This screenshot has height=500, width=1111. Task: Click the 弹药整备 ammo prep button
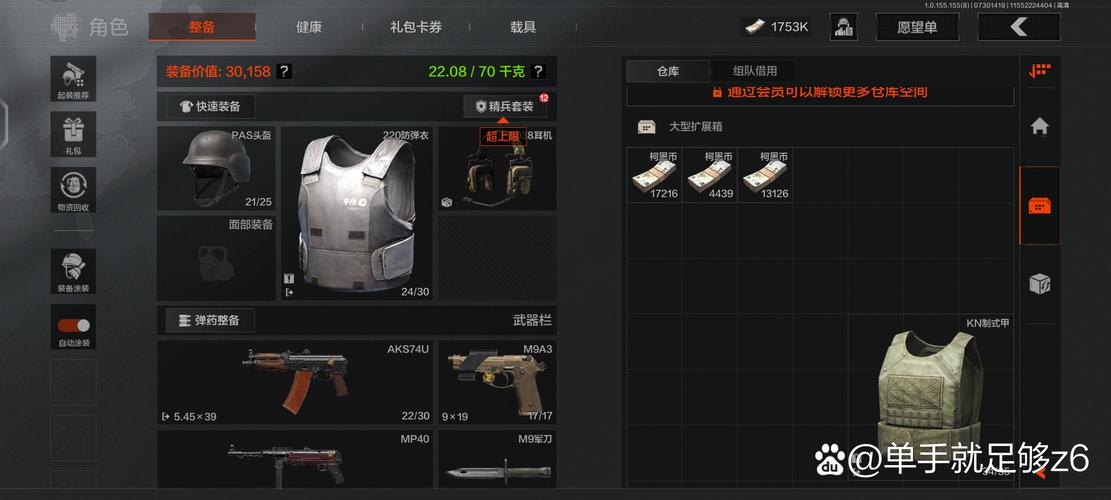pyautogui.click(x=210, y=320)
